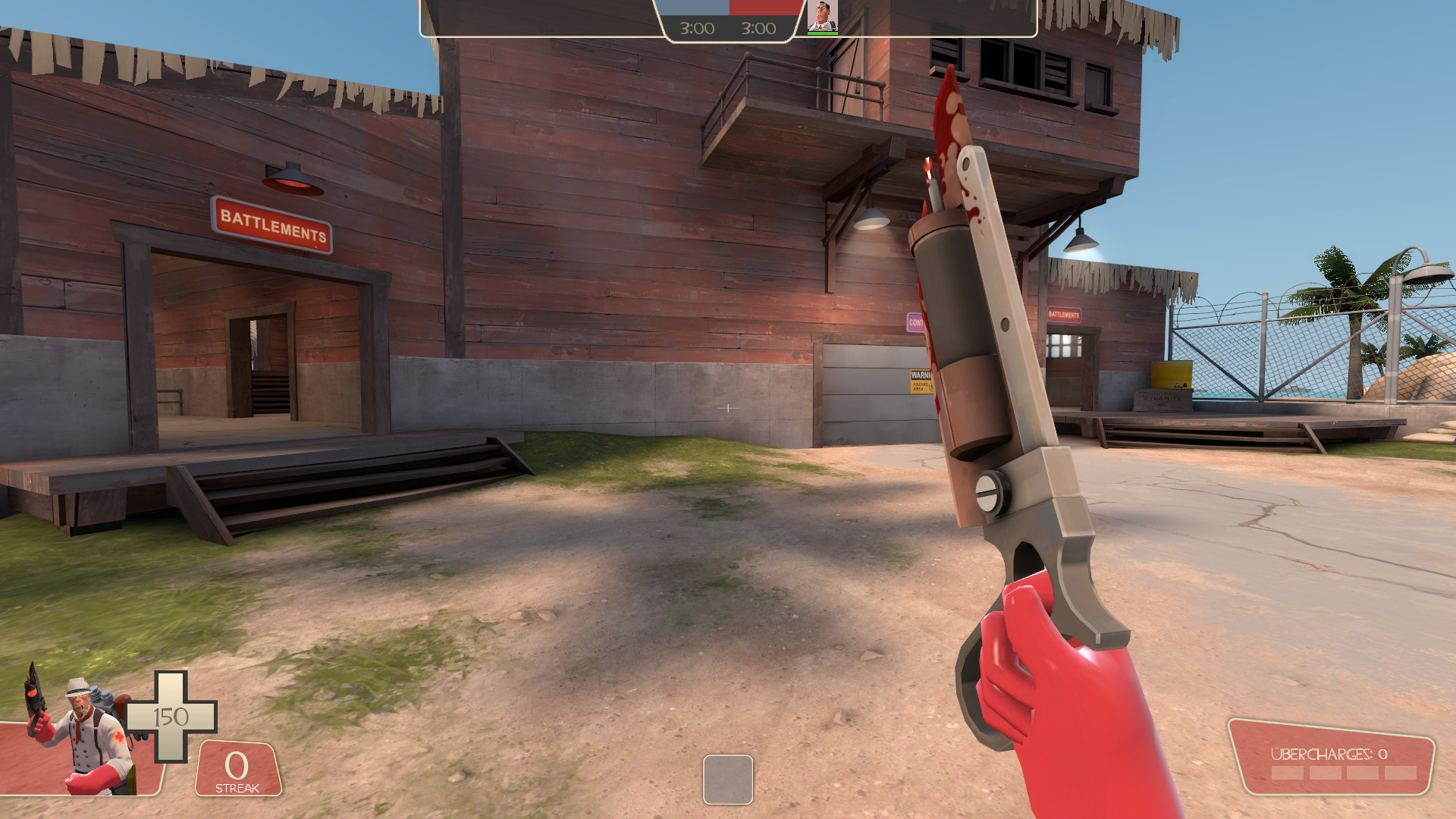
Task: Toggle the fourth Übercharge pip
Action: (x=1401, y=772)
